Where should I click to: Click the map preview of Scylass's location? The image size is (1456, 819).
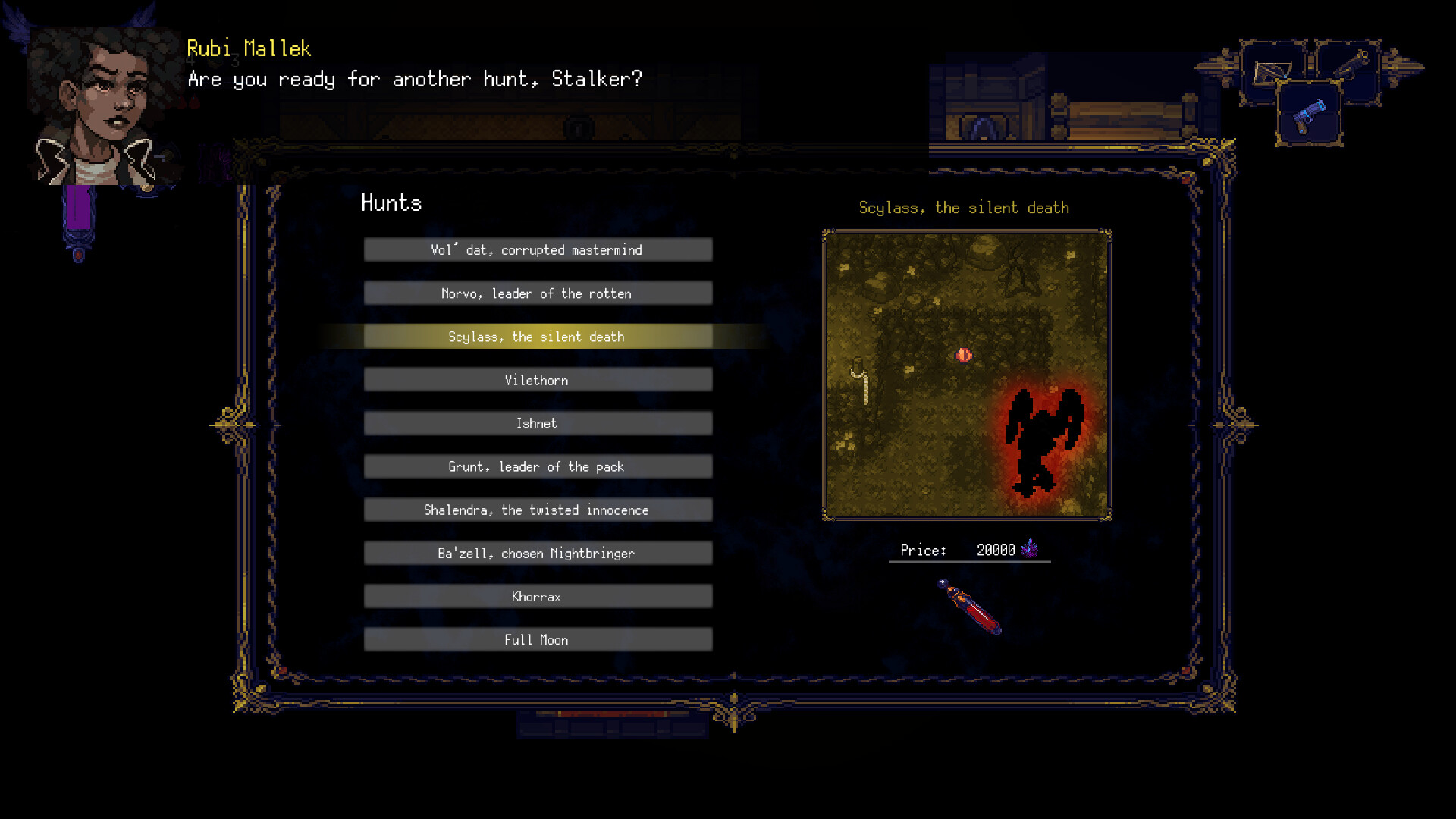point(967,373)
